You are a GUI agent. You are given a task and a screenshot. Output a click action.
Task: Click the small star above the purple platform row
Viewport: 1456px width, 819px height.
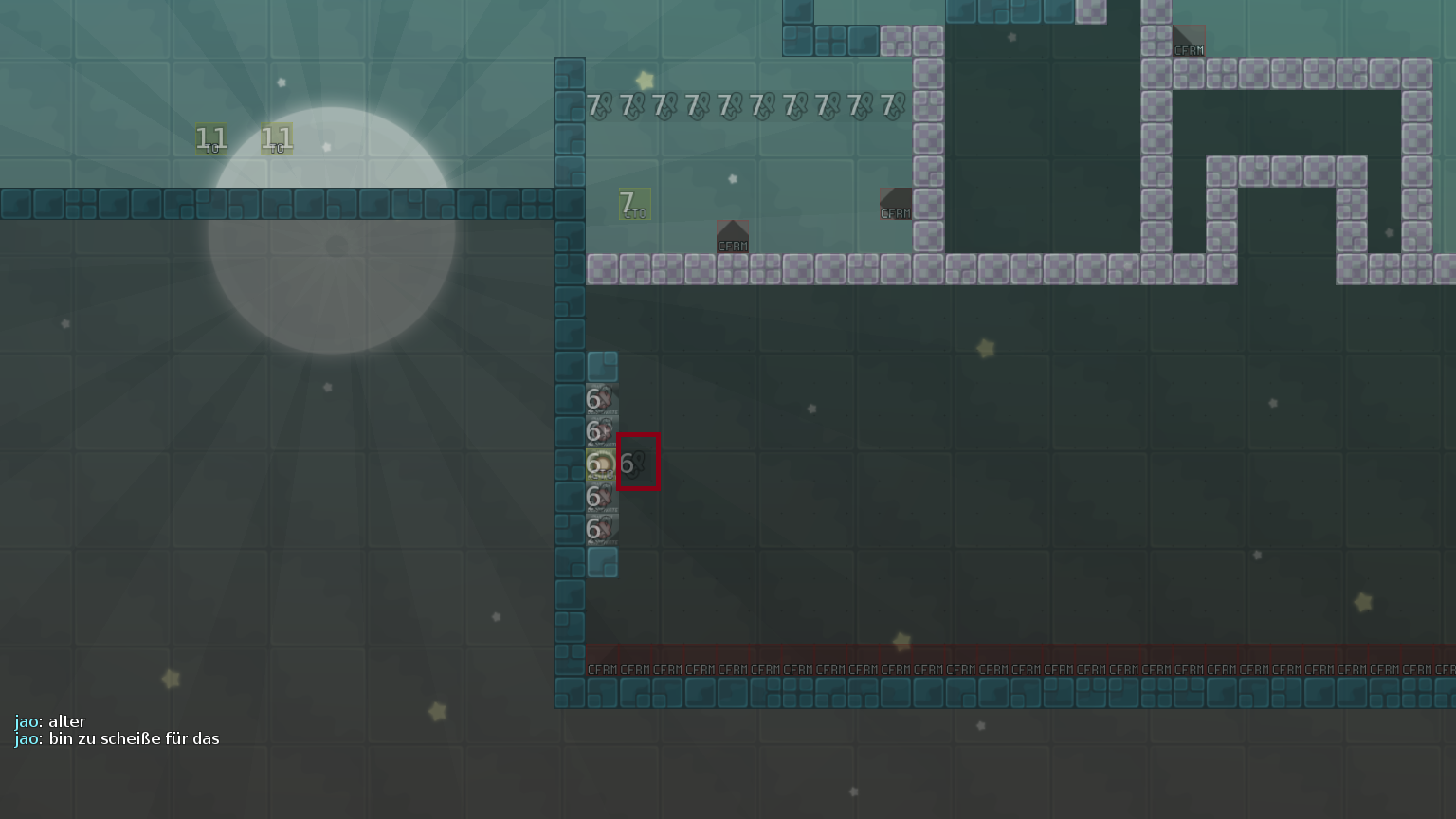point(733,178)
